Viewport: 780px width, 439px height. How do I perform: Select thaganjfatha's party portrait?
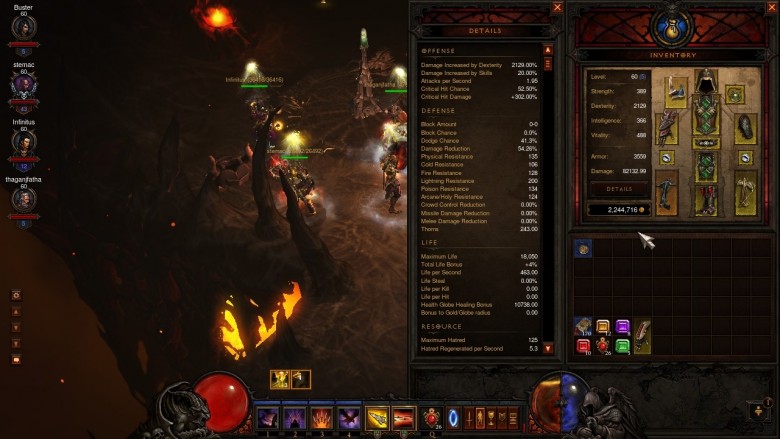(x=24, y=200)
